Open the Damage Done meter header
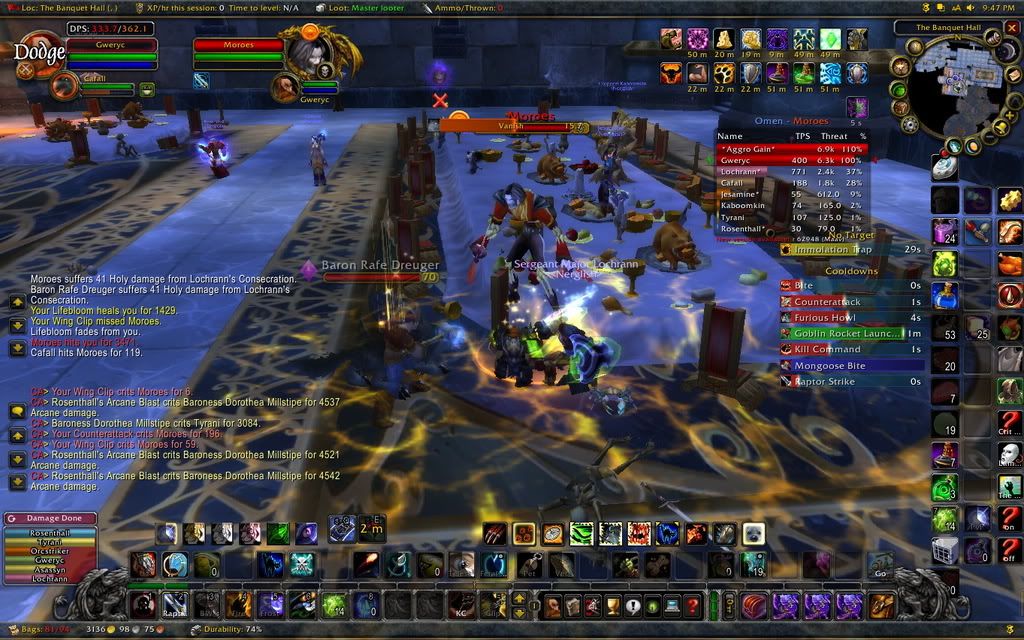Image resolution: width=1024 pixels, height=640 pixels. click(50, 519)
